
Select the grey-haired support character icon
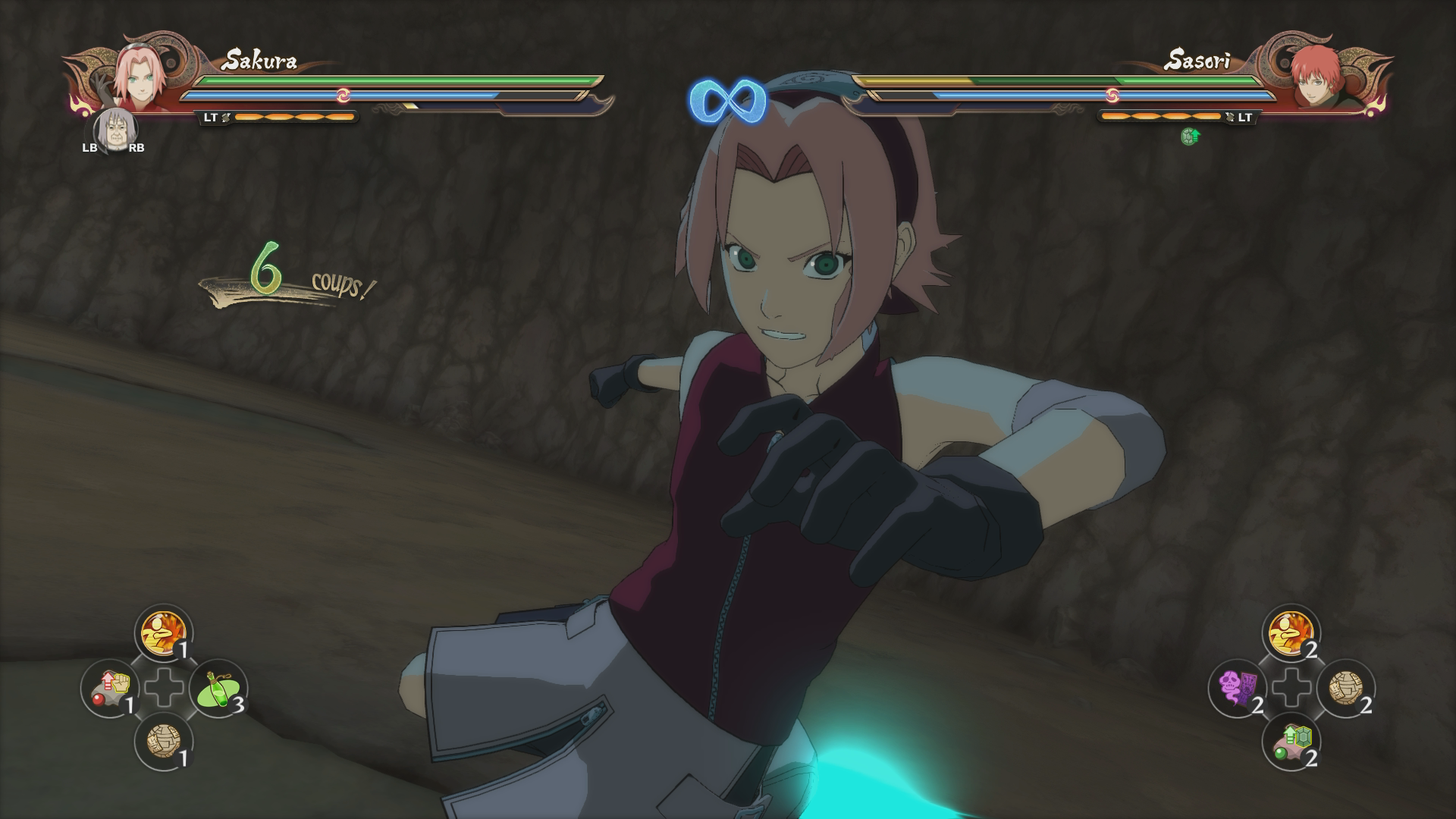(114, 130)
